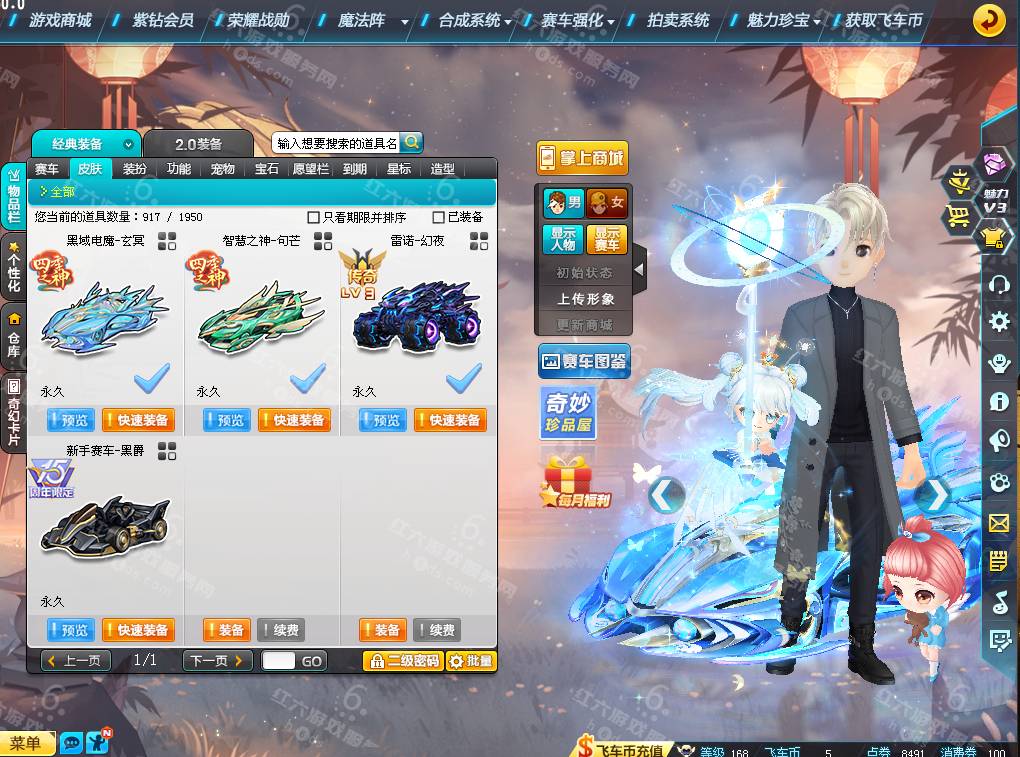
Task: Switch to the 2.0装备 tab
Action: click(x=199, y=144)
